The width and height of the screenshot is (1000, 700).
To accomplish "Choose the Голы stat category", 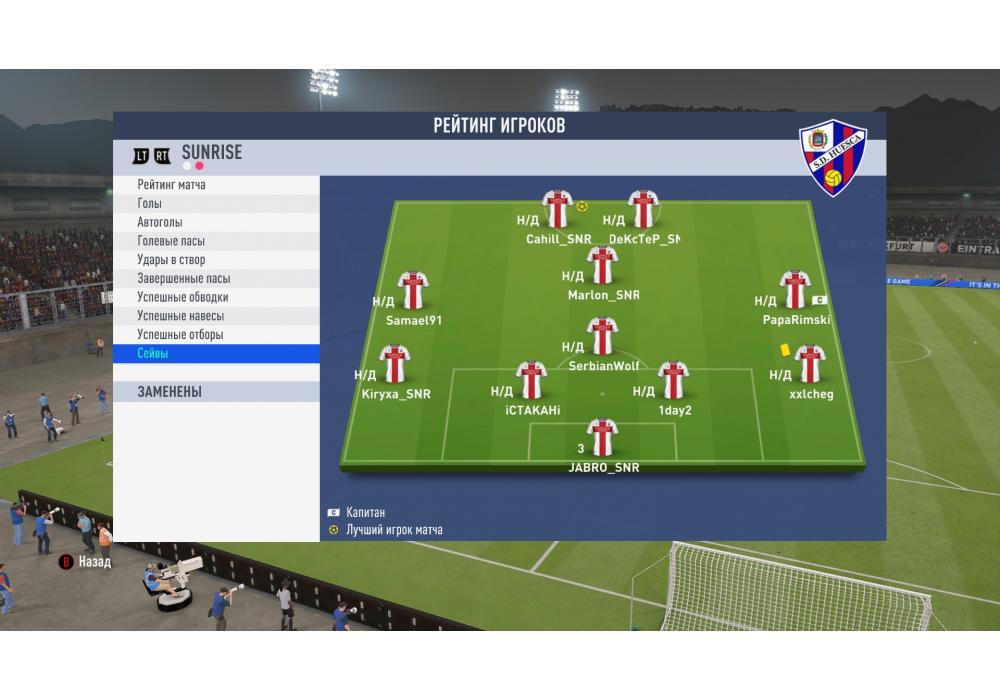I will [x=216, y=204].
